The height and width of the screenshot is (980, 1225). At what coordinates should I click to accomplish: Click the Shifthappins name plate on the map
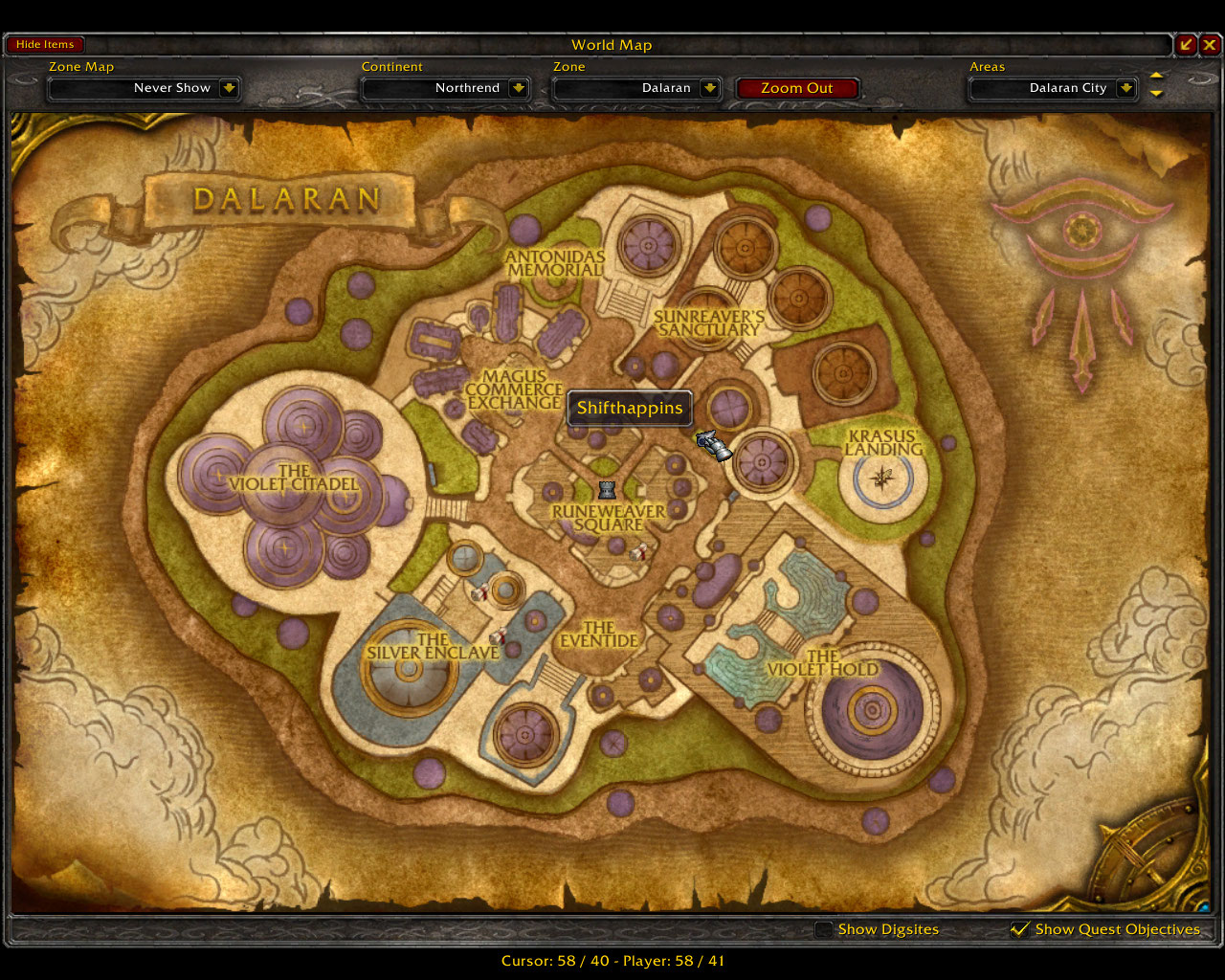pos(629,408)
